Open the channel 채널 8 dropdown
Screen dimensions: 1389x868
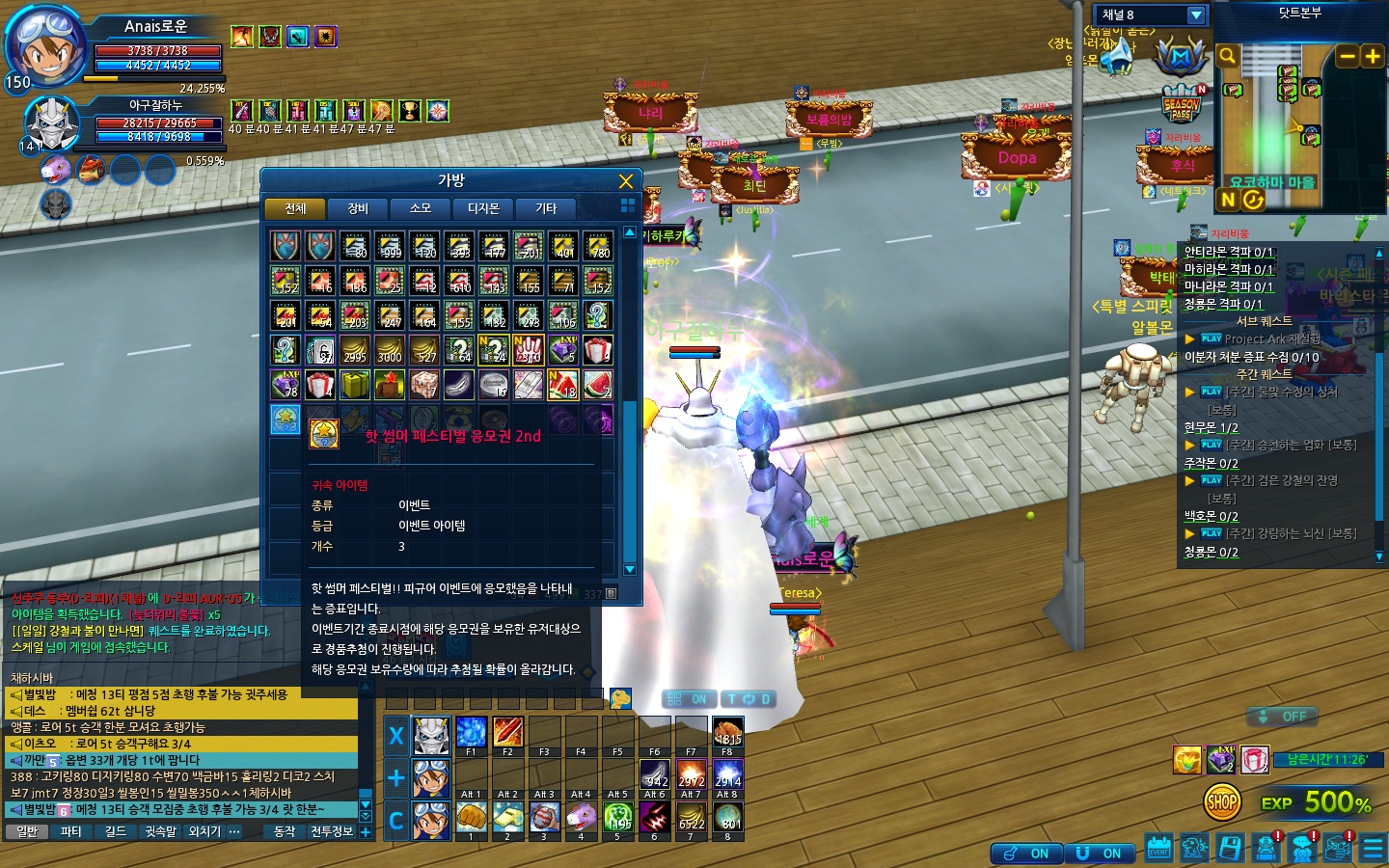[1196, 14]
